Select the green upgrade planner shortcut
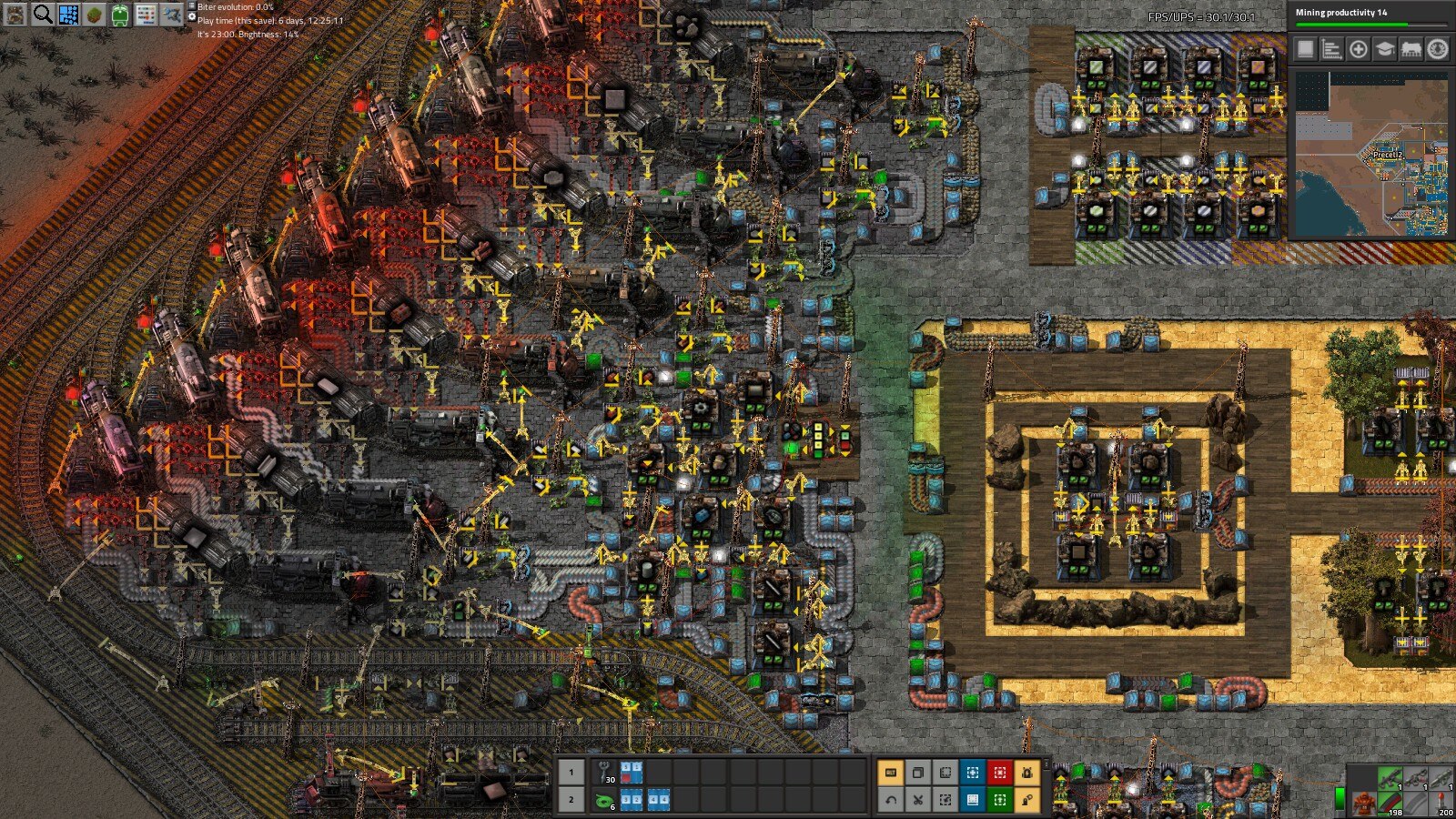The width and height of the screenshot is (1456, 819). 999,800
